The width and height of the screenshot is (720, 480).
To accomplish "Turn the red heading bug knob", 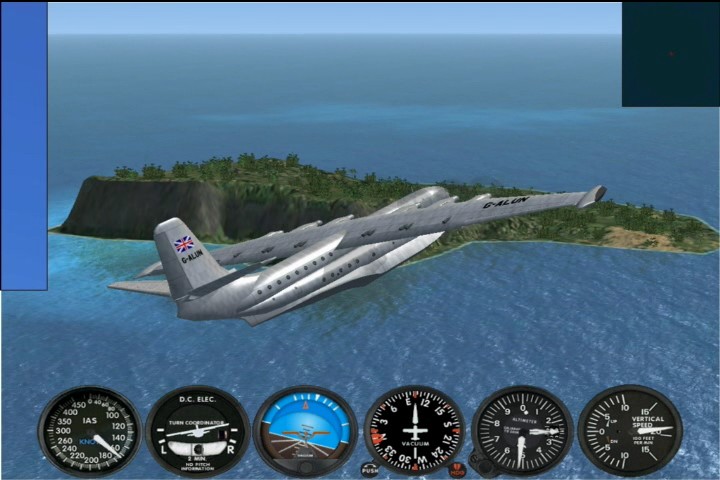I will tap(457, 469).
